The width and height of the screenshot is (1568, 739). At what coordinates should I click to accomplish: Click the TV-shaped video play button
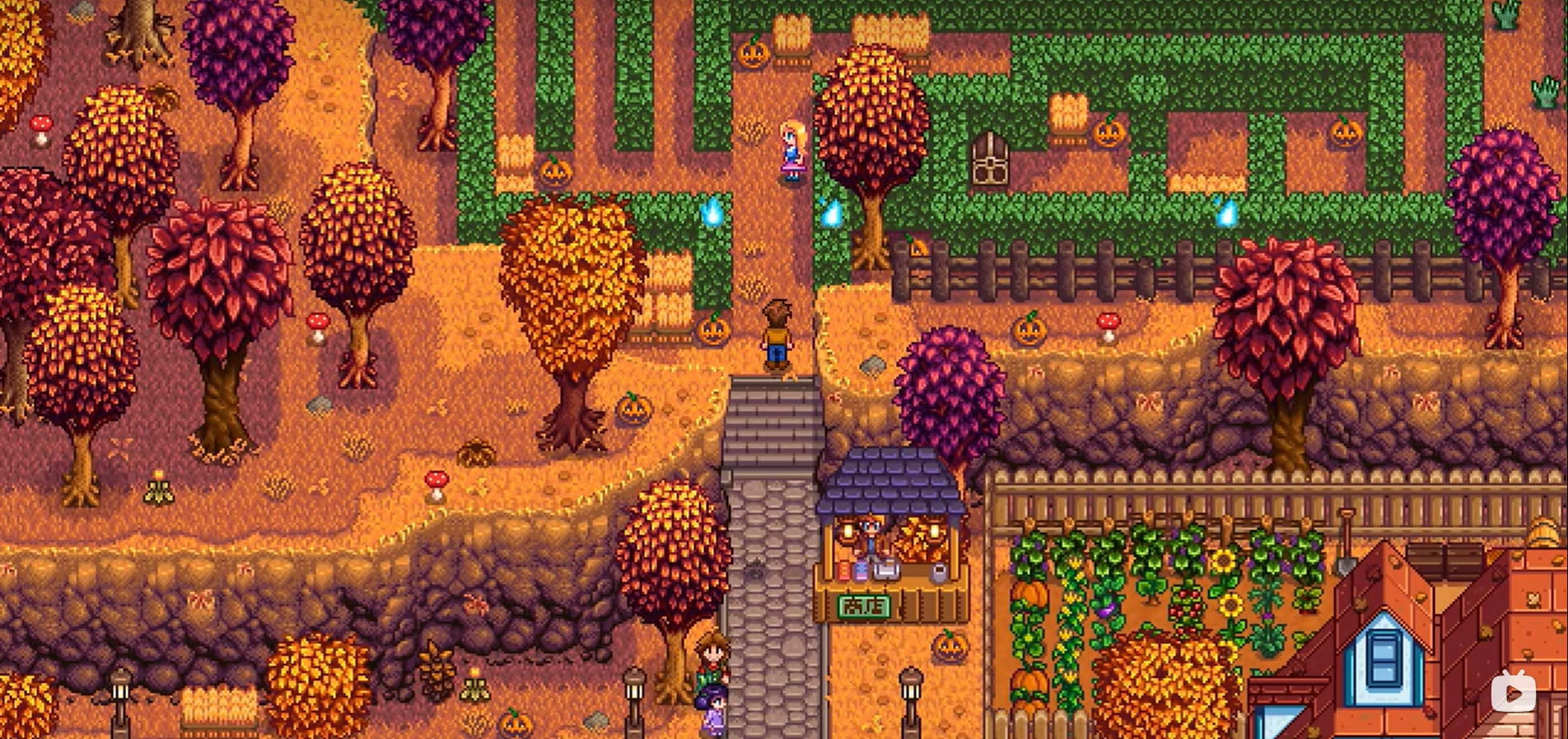click(x=1513, y=693)
